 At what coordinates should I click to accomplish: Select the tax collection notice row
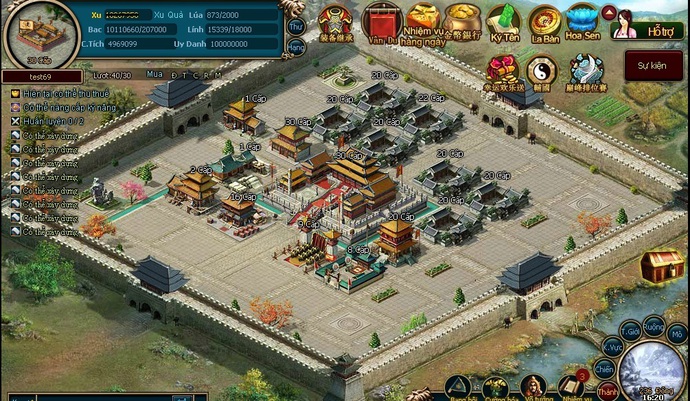tap(62, 93)
